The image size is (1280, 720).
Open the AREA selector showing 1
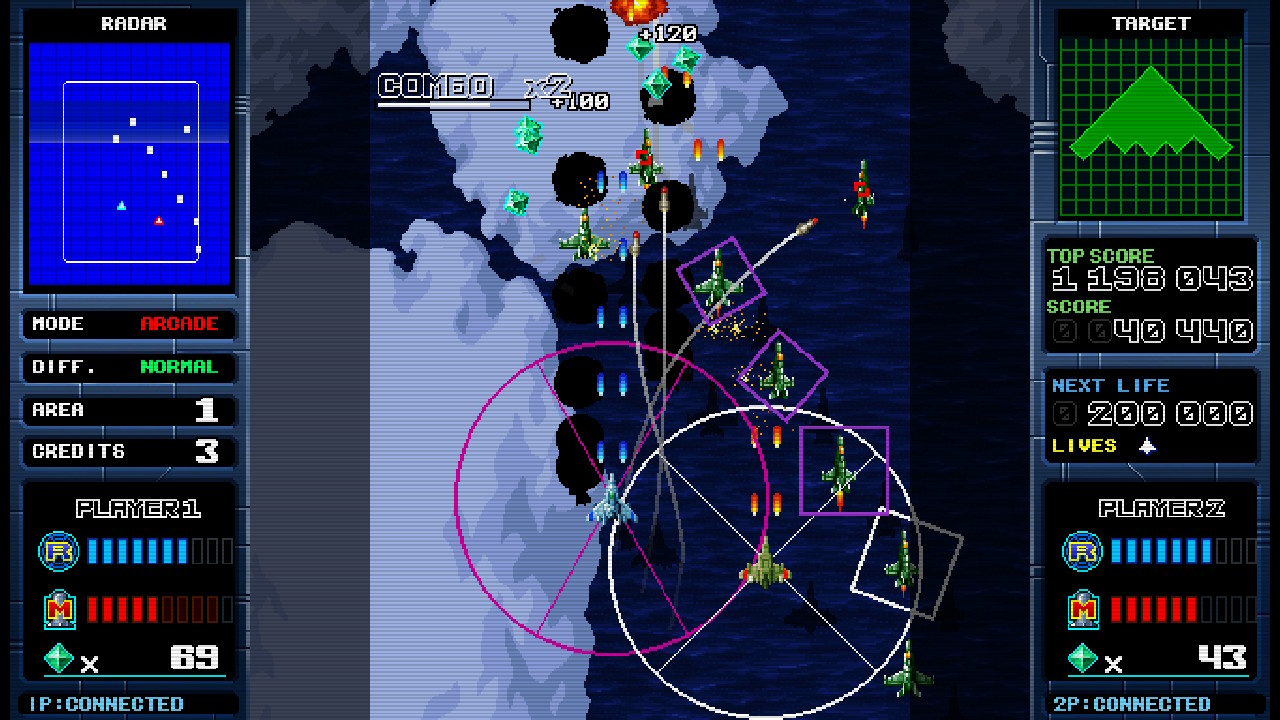(x=128, y=409)
